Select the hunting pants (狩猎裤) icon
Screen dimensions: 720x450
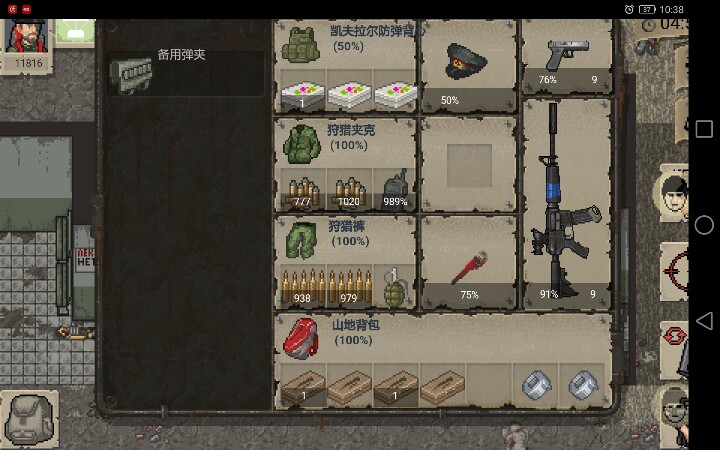pos(298,240)
